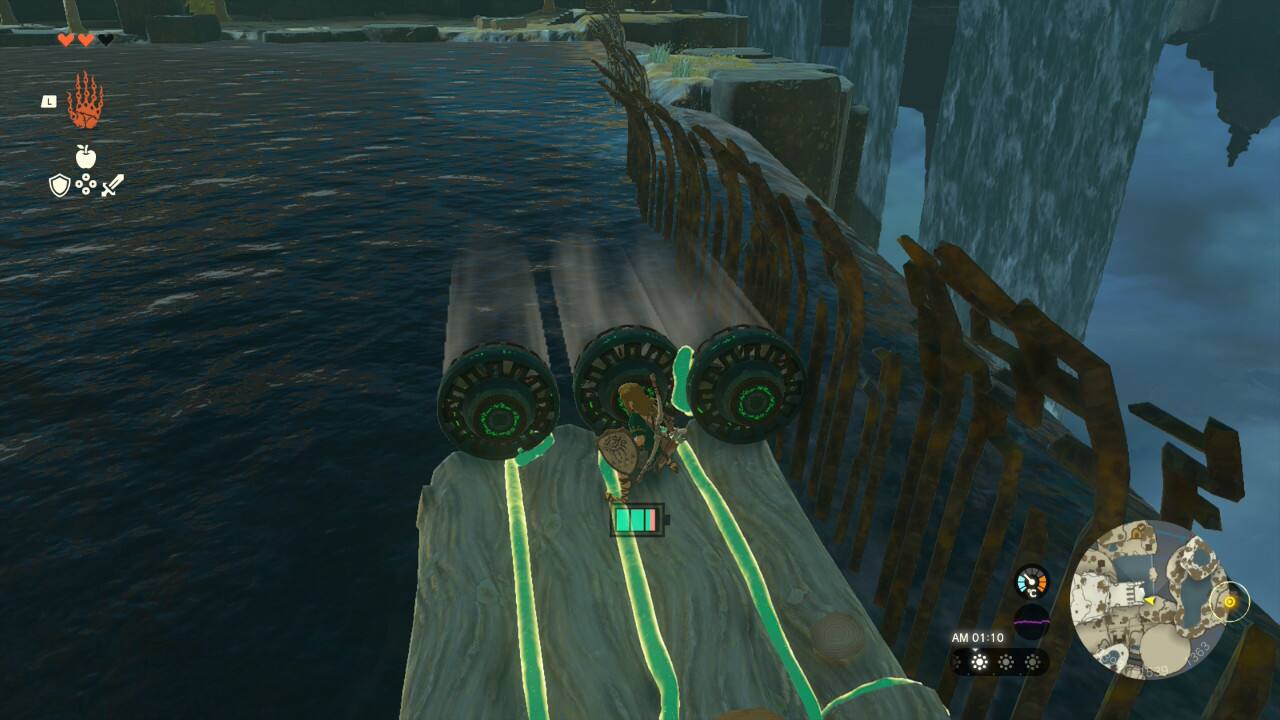Open the shield quick-select icon
The image size is (1280, 720).
click(x=60, y=185)
